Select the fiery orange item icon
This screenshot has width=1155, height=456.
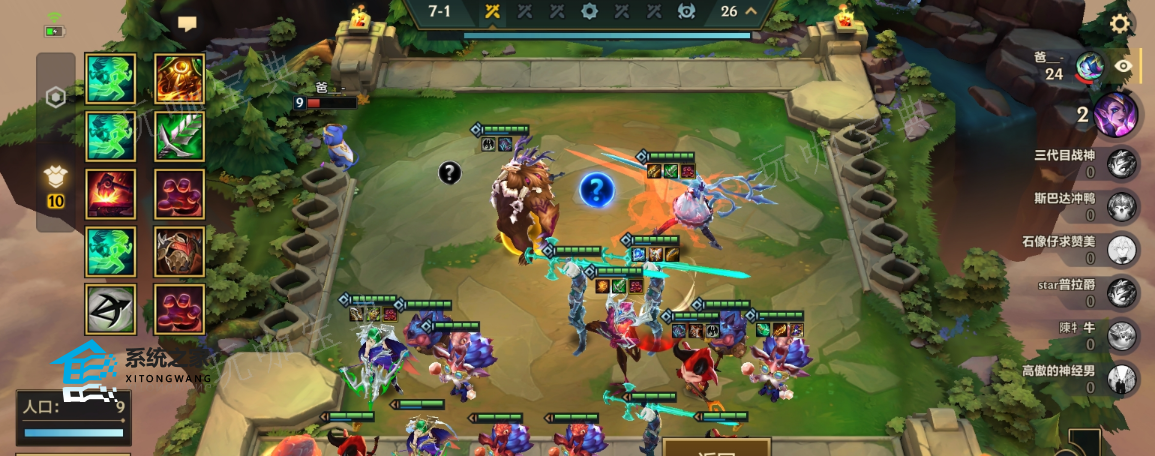[180, 78]
